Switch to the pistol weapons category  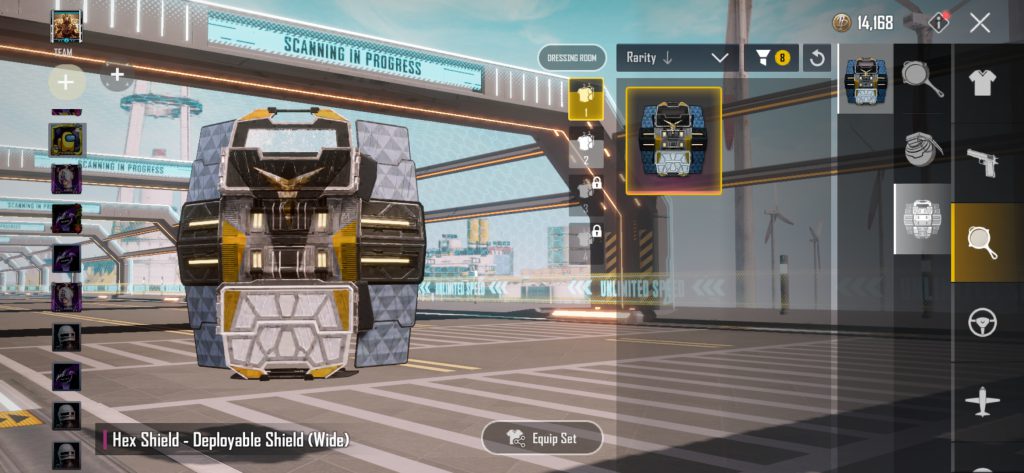click(982, 161)
